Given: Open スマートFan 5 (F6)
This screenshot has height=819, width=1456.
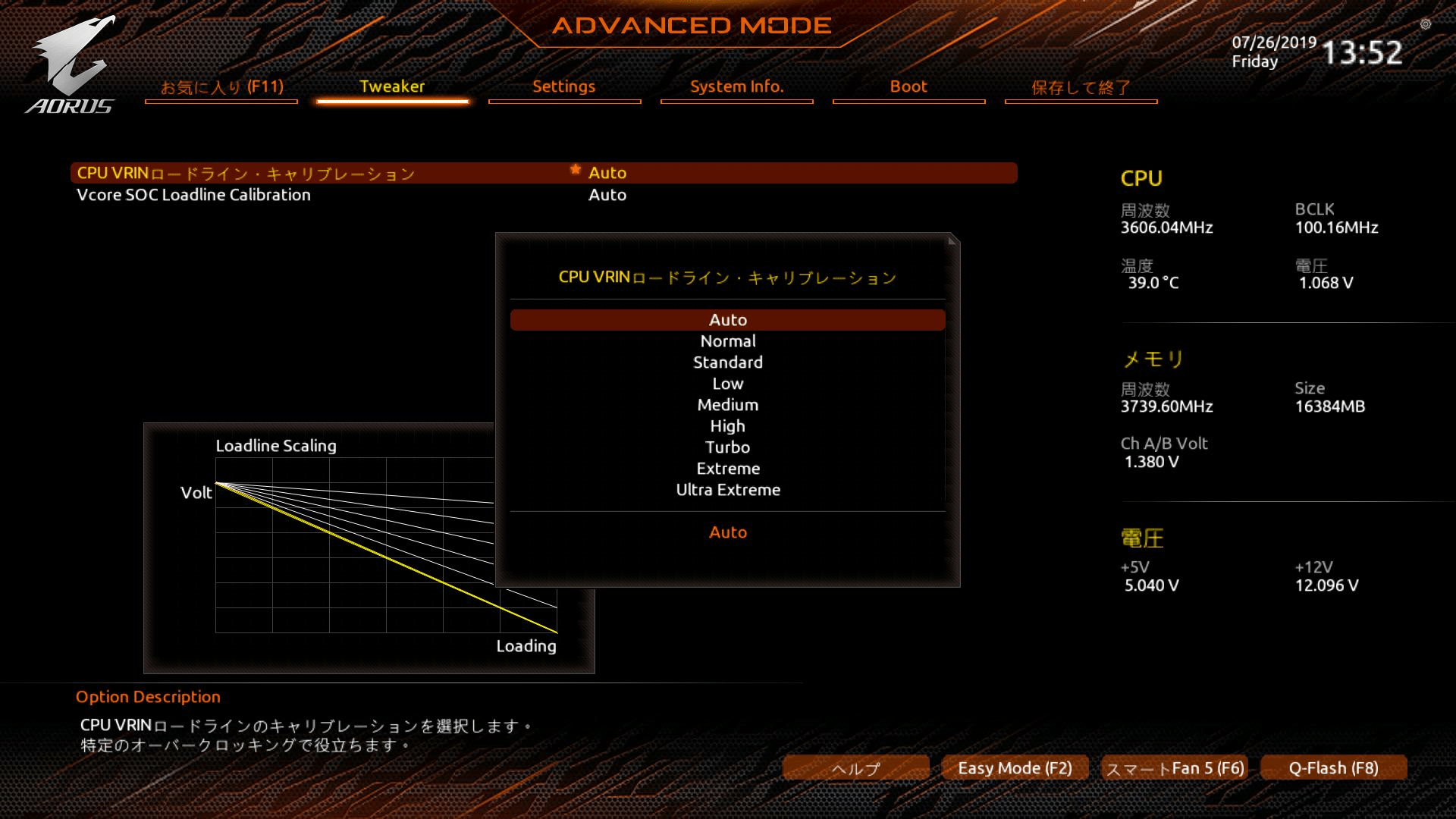Looking at the screenshot, I should [1175, 768].
